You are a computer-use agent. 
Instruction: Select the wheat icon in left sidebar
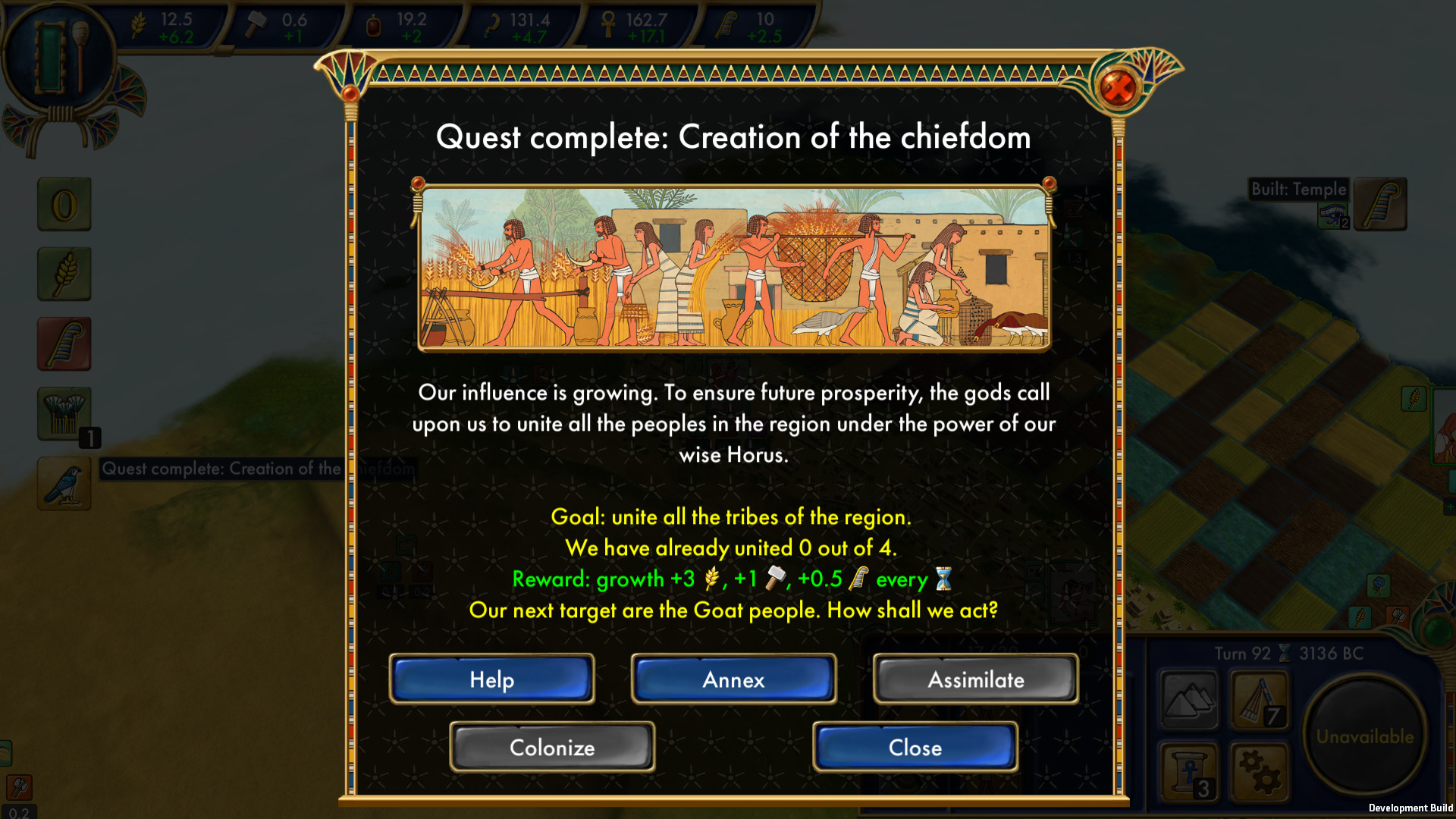(x=64, y=274)
